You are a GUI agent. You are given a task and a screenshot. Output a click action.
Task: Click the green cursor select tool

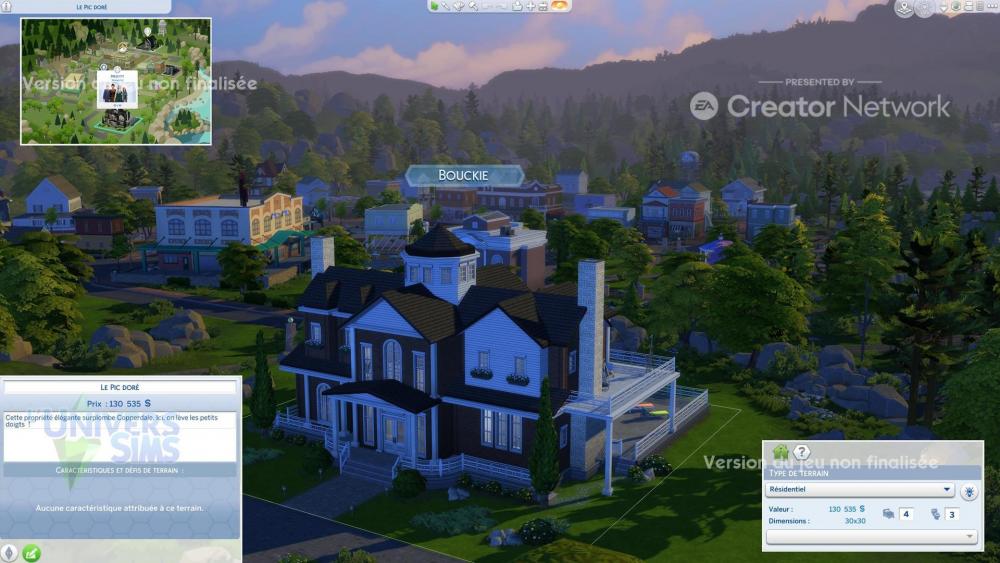(x=433, y=6)
